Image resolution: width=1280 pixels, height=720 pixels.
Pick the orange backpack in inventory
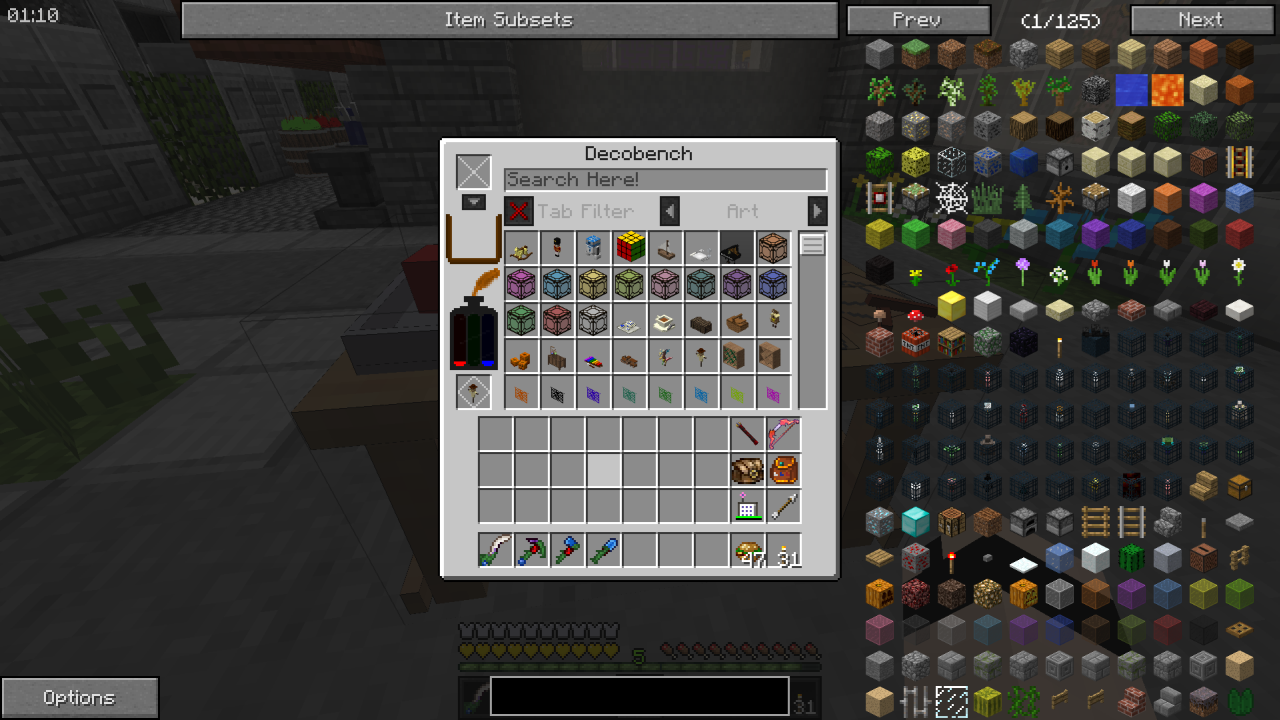click(x=783, y=470)
